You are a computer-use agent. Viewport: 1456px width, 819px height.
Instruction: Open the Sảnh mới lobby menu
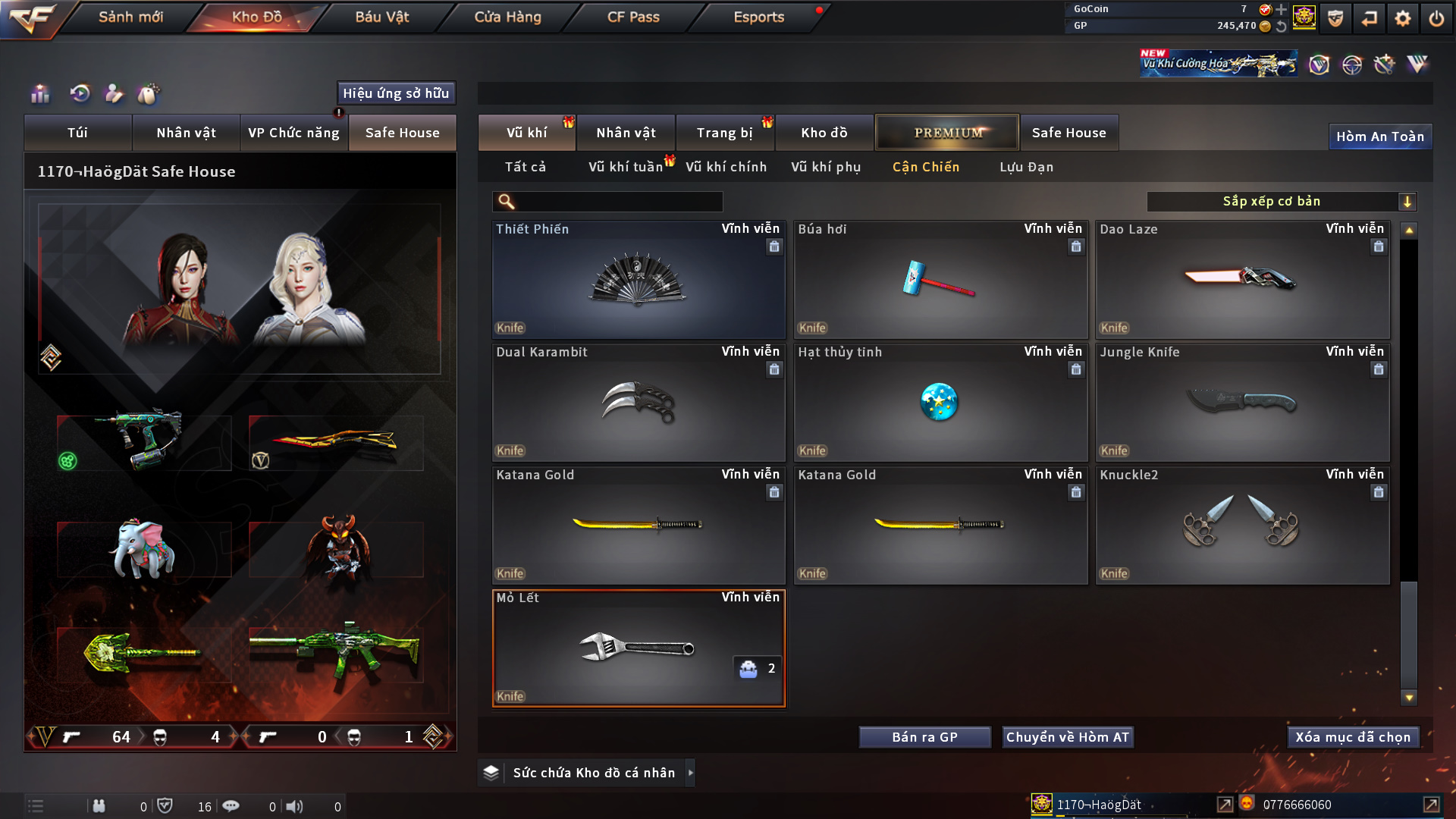tap(130, 17)
